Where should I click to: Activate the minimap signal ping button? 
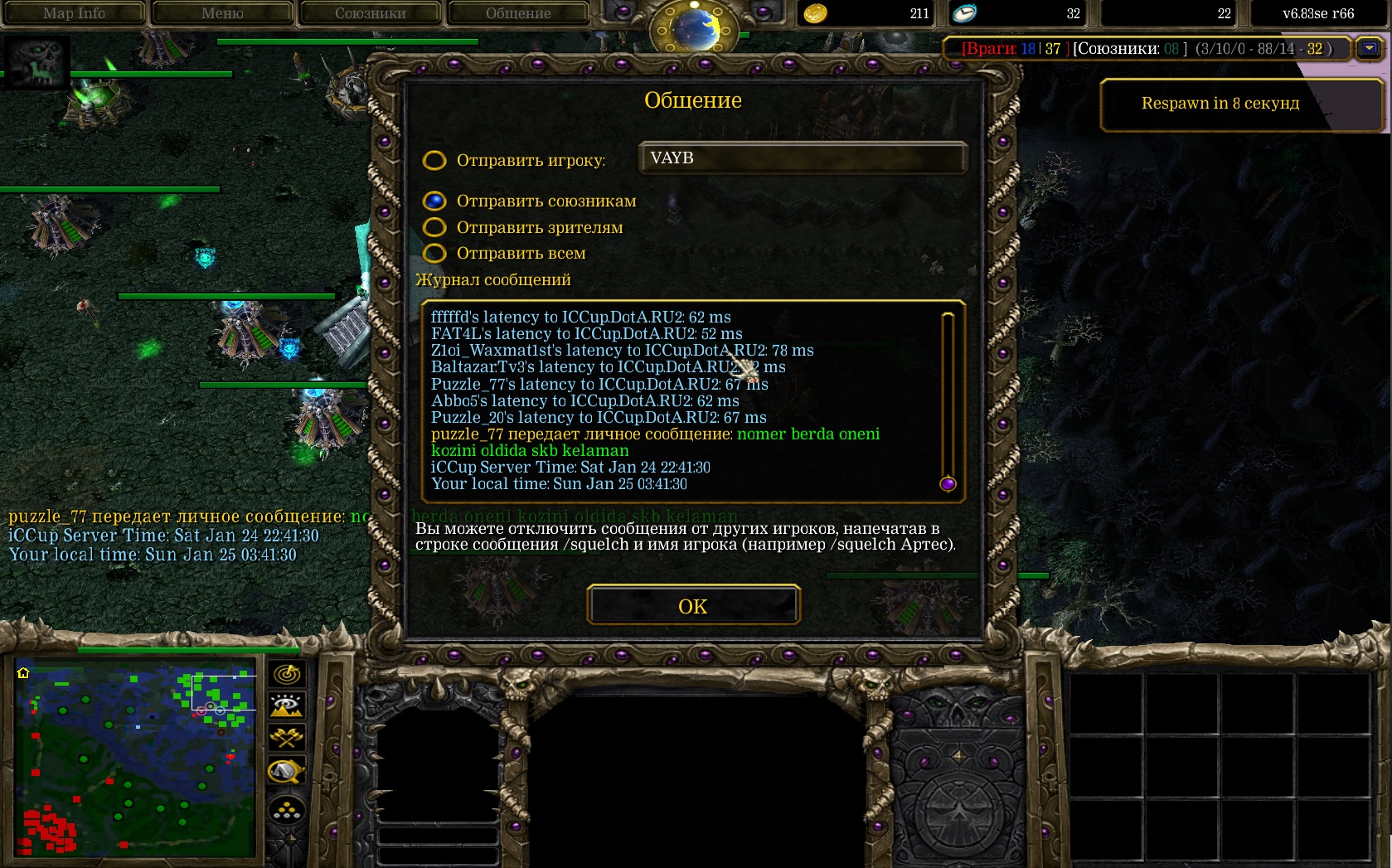(287, 674)
